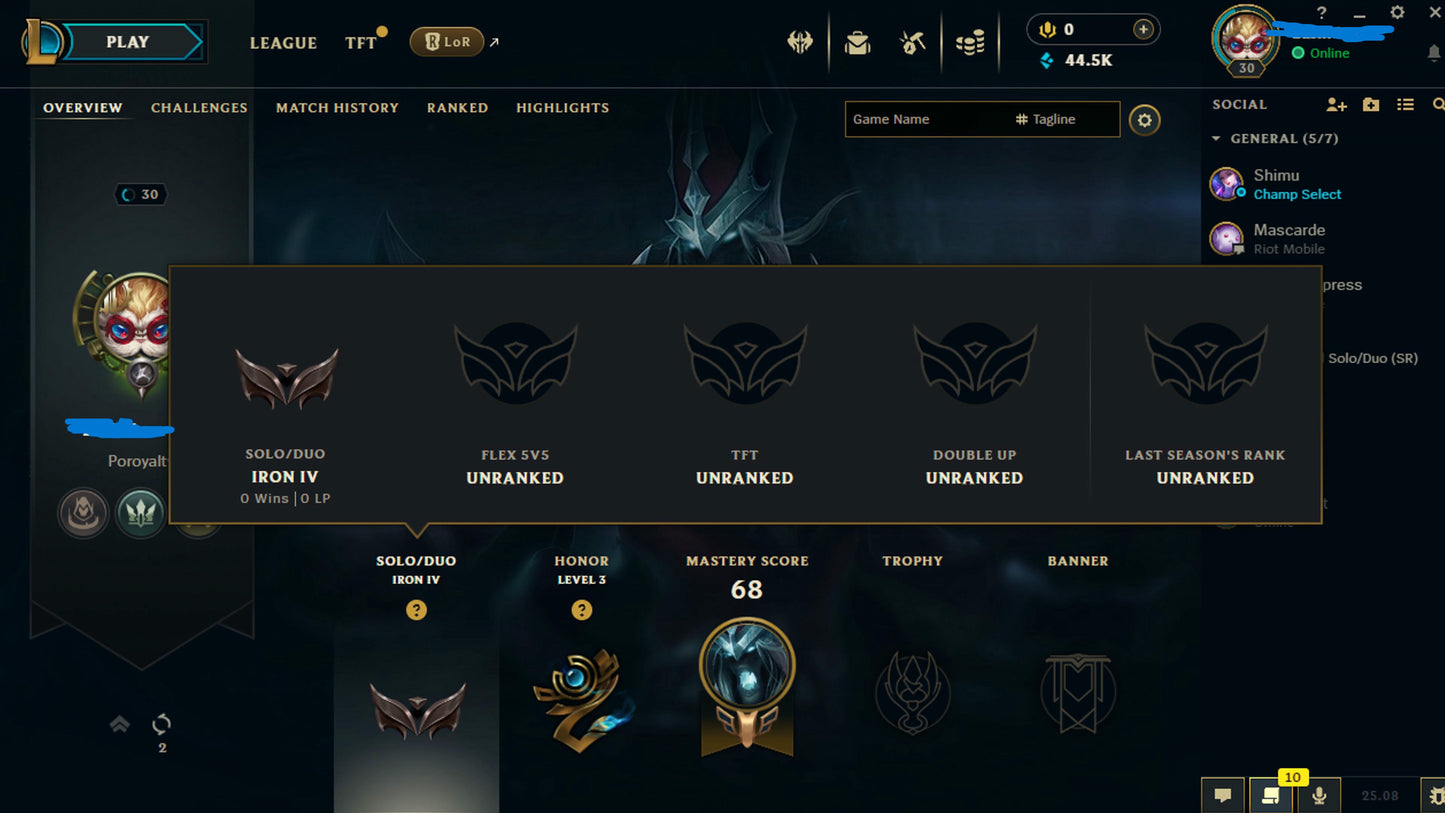The height and width of the screenshot is (813, 1445).
Task: Create a new friend group folder icon
Action: click(x=1370, y=103)
